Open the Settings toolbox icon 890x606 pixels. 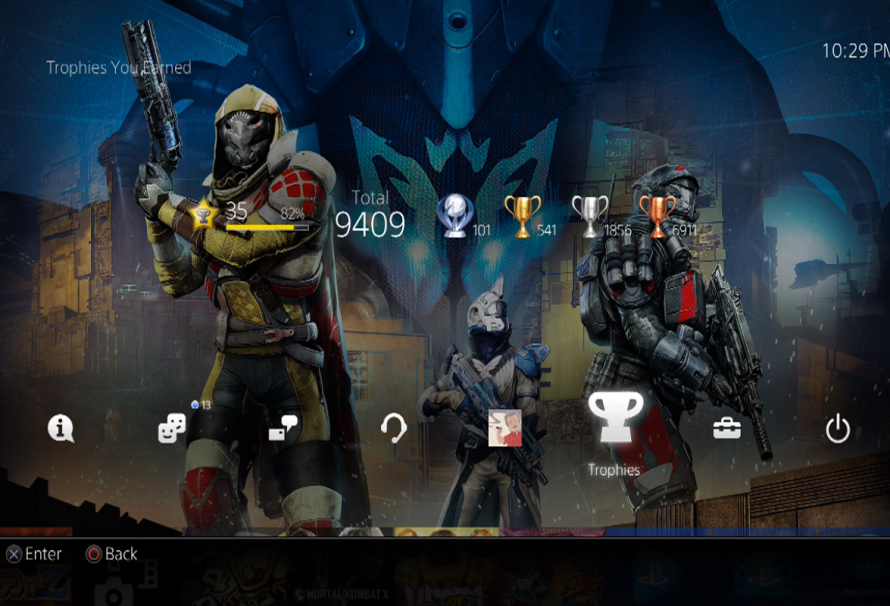727,429
